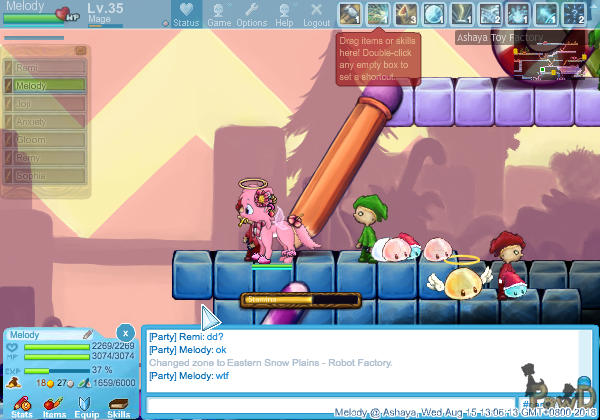Viewport: 600px width, 420px height.
Task: Open the Options menu
Action: tap(251, 13)
